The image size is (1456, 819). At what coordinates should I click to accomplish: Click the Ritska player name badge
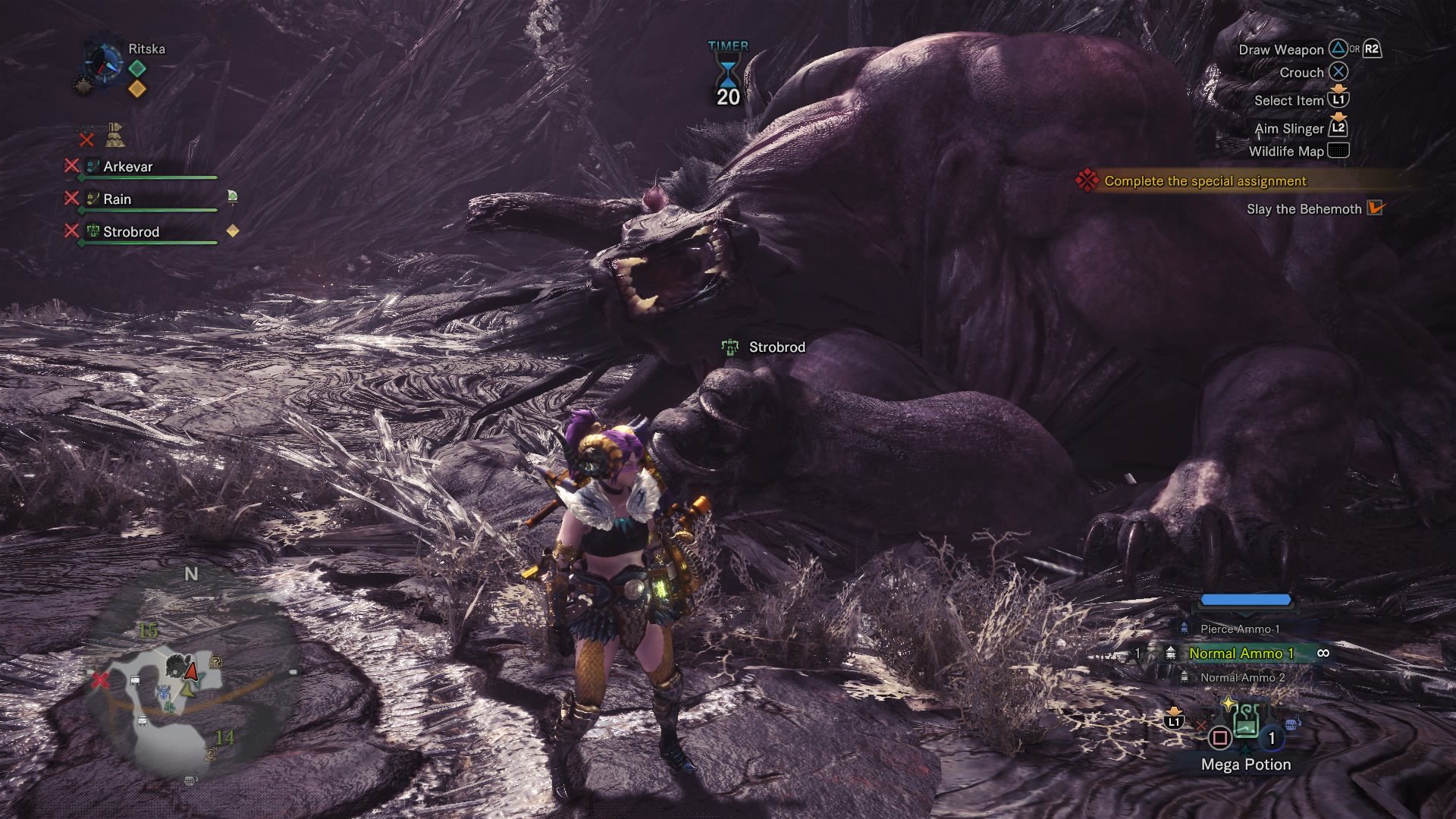pos(146,49)
